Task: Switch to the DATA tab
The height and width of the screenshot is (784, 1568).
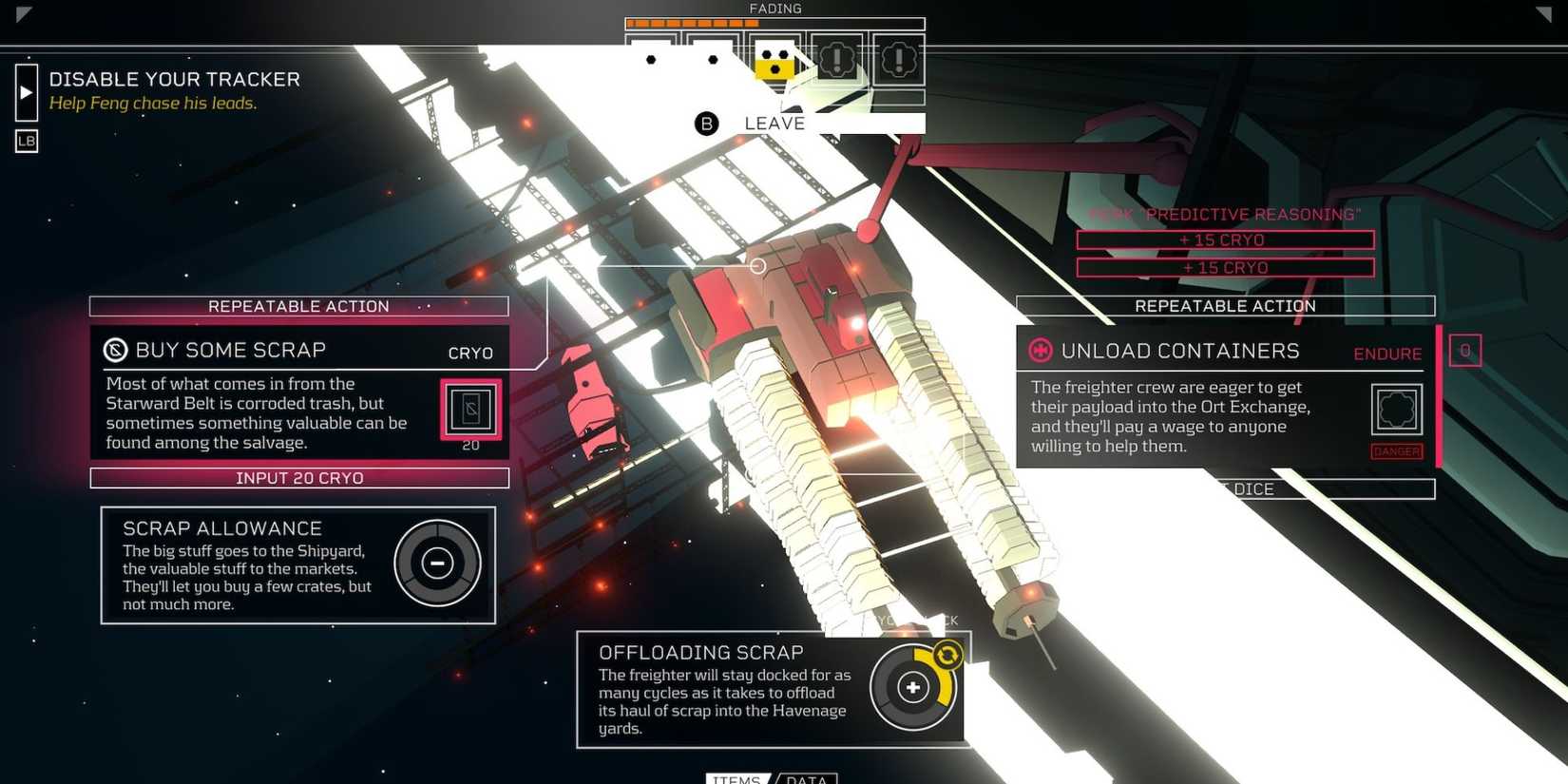Action: coord(806,779)
